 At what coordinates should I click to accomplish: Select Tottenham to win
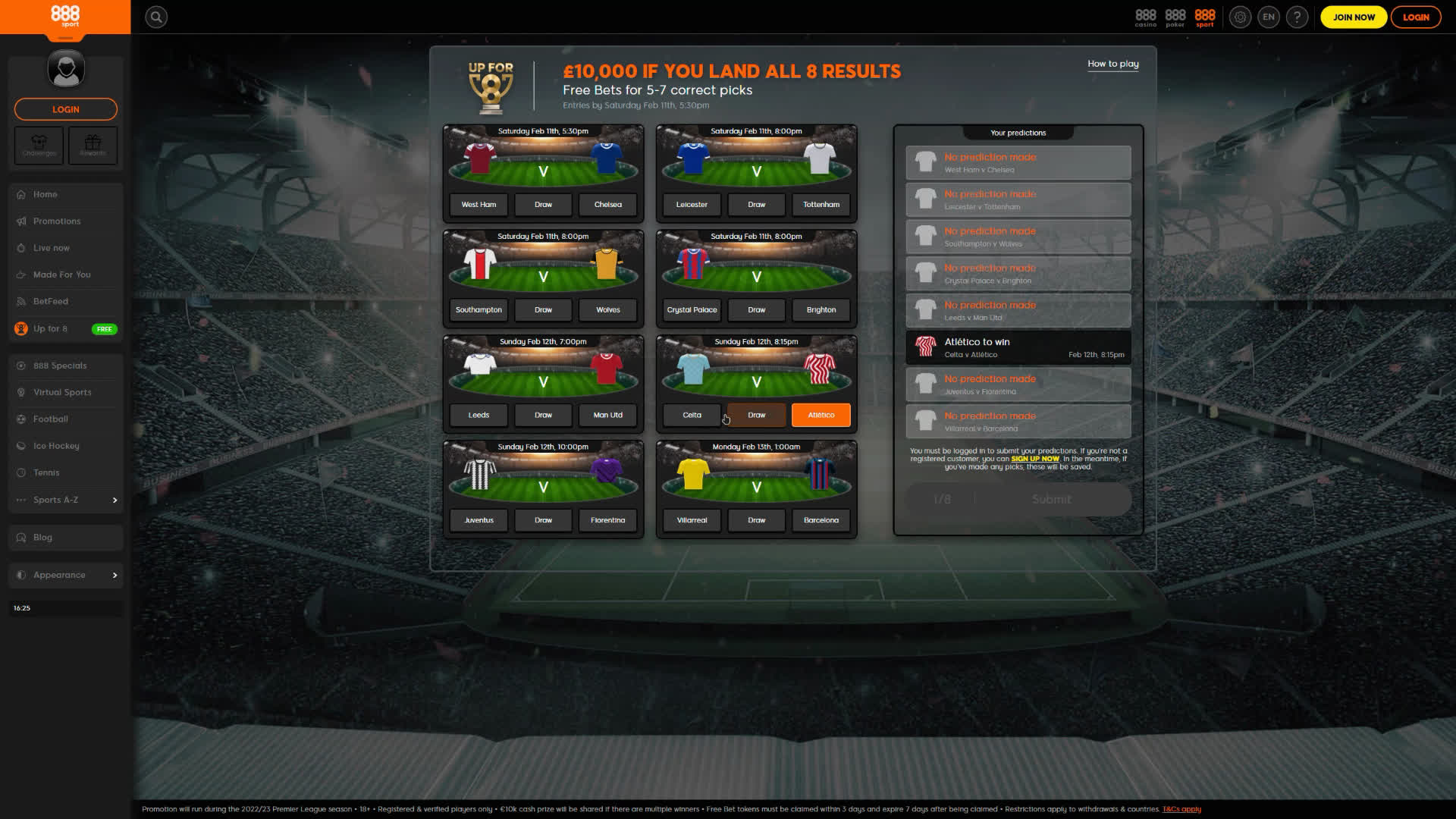(821, 205)
